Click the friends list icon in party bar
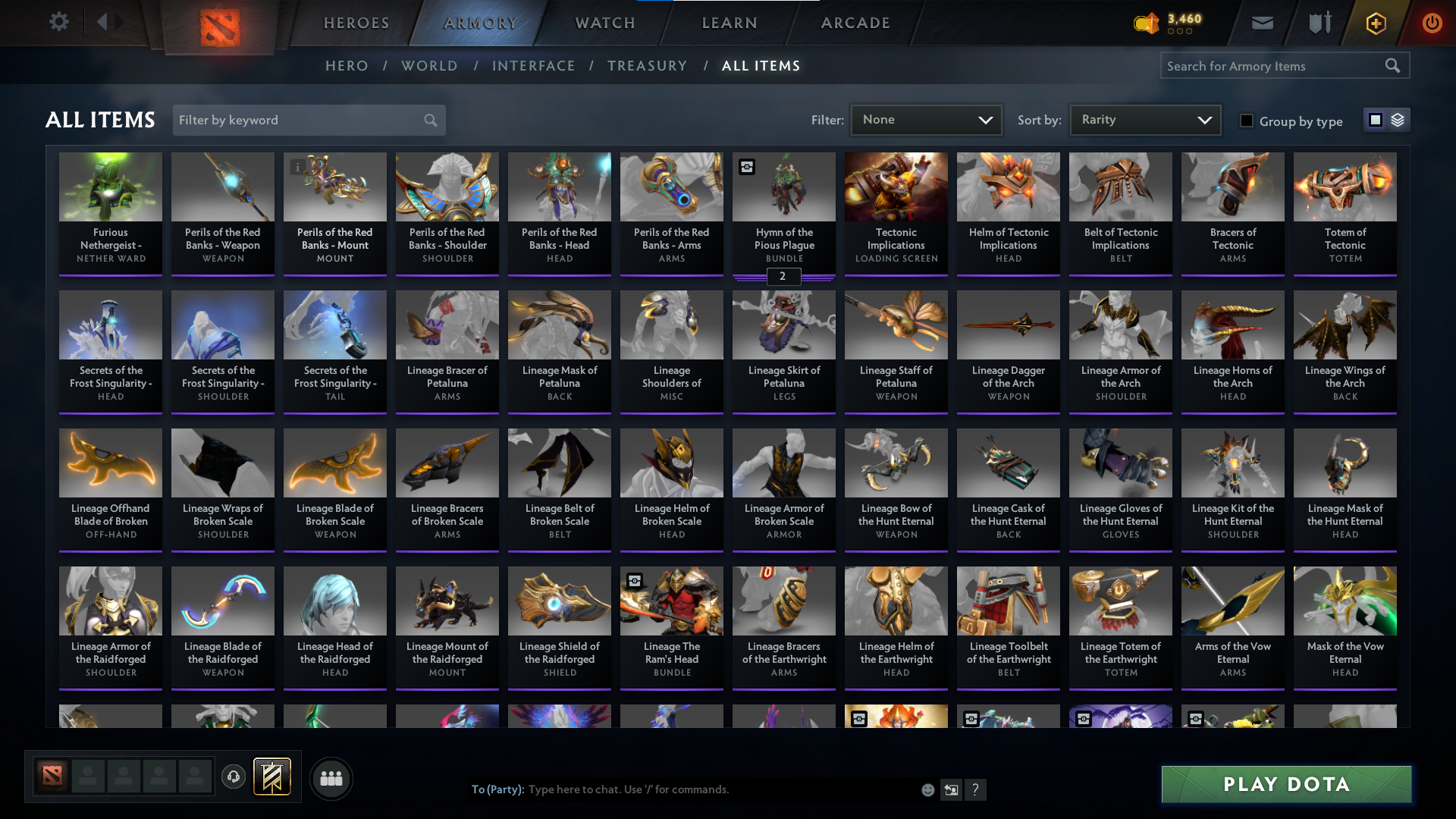1456x819 pixels. [331, 778]
